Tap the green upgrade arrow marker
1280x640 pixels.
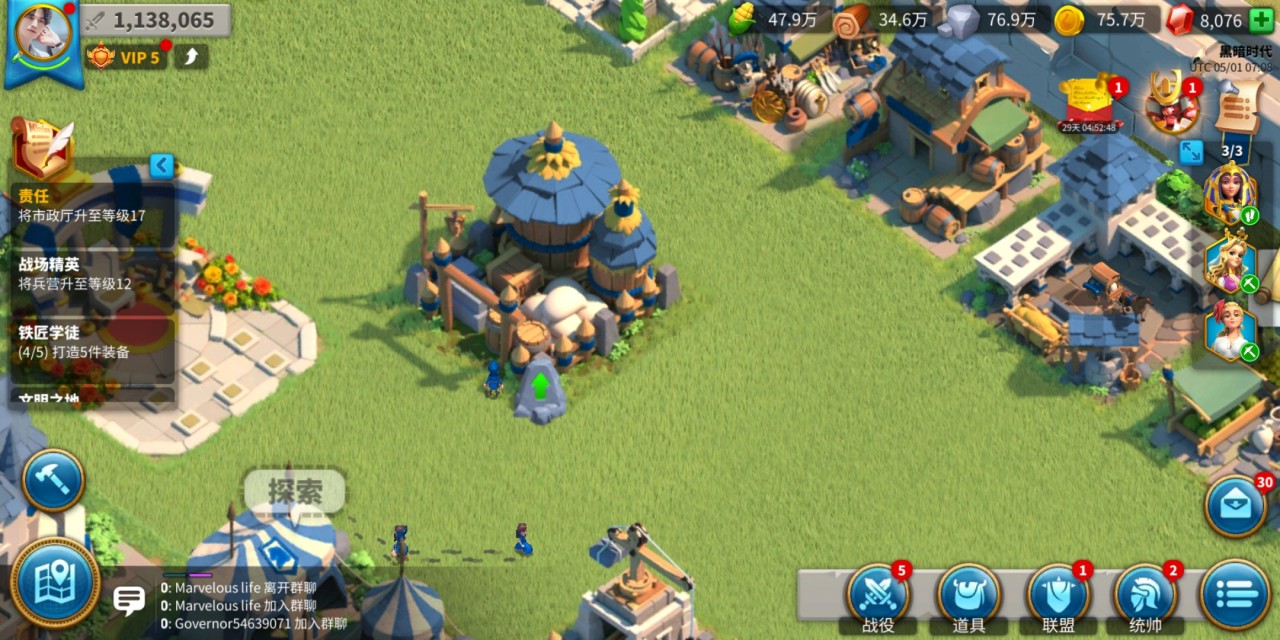pos(540,386)
